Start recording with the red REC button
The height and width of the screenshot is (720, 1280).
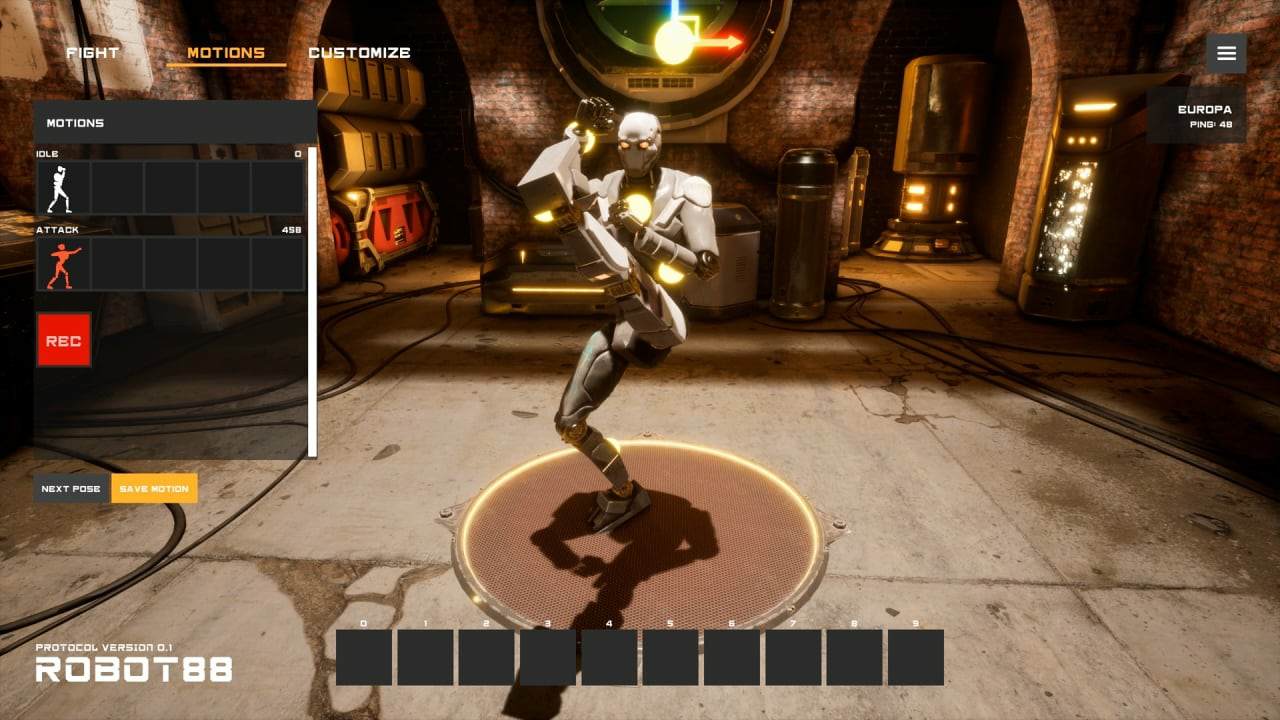(x=64, y=340)
